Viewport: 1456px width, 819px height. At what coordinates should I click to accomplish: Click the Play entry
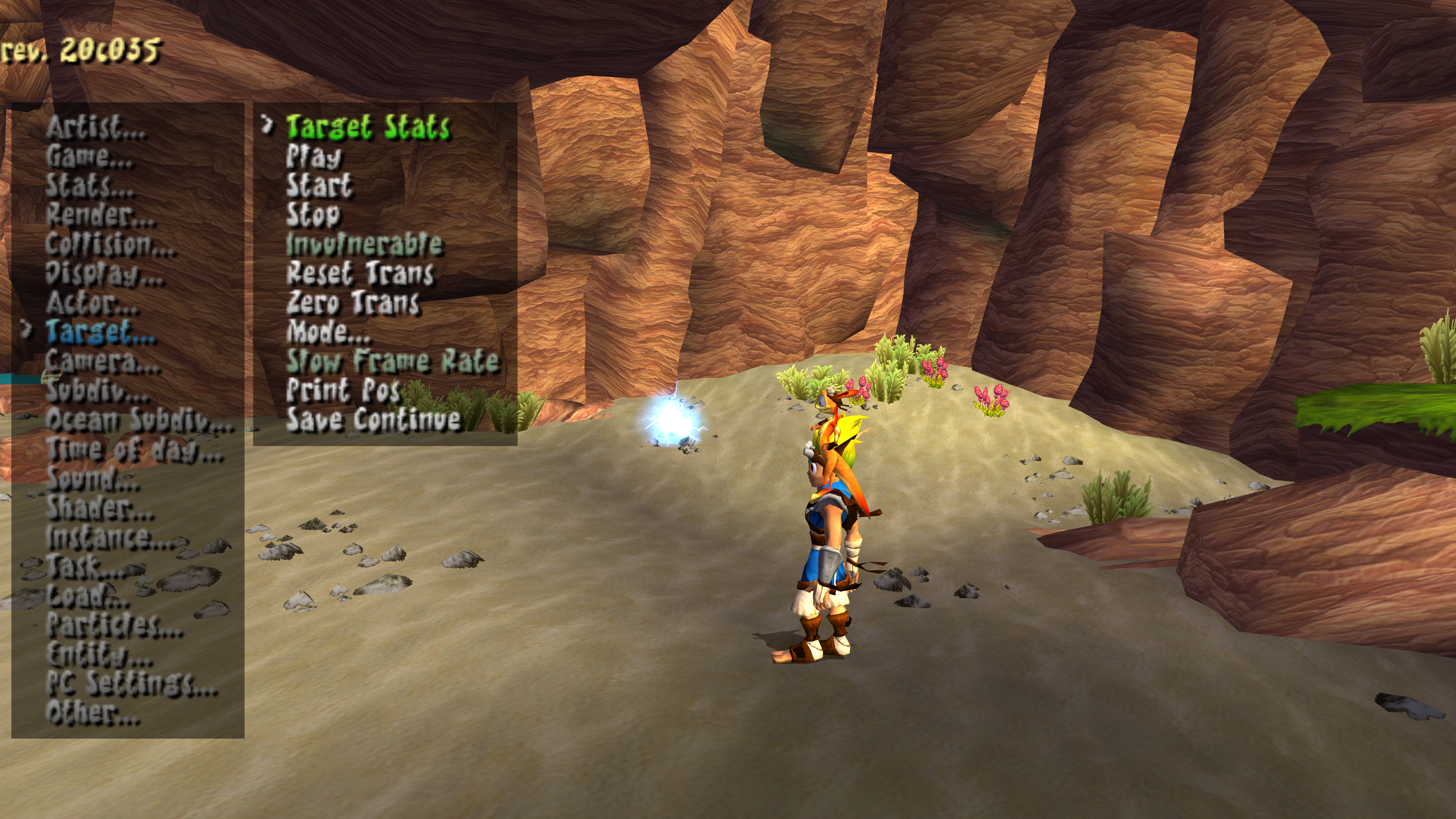[314, 156]
